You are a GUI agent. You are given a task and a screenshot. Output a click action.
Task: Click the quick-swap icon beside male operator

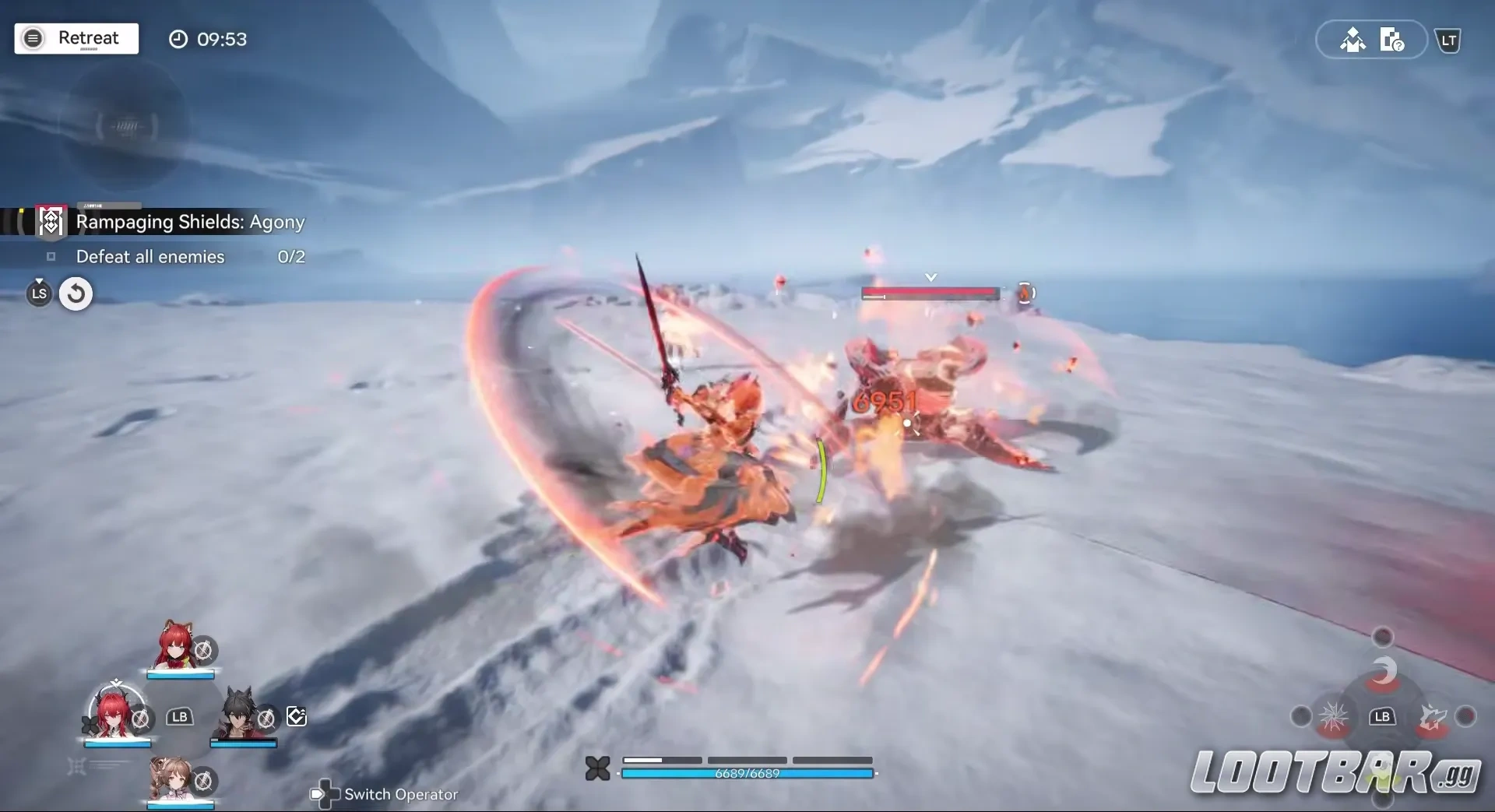[x=296, y=716]
